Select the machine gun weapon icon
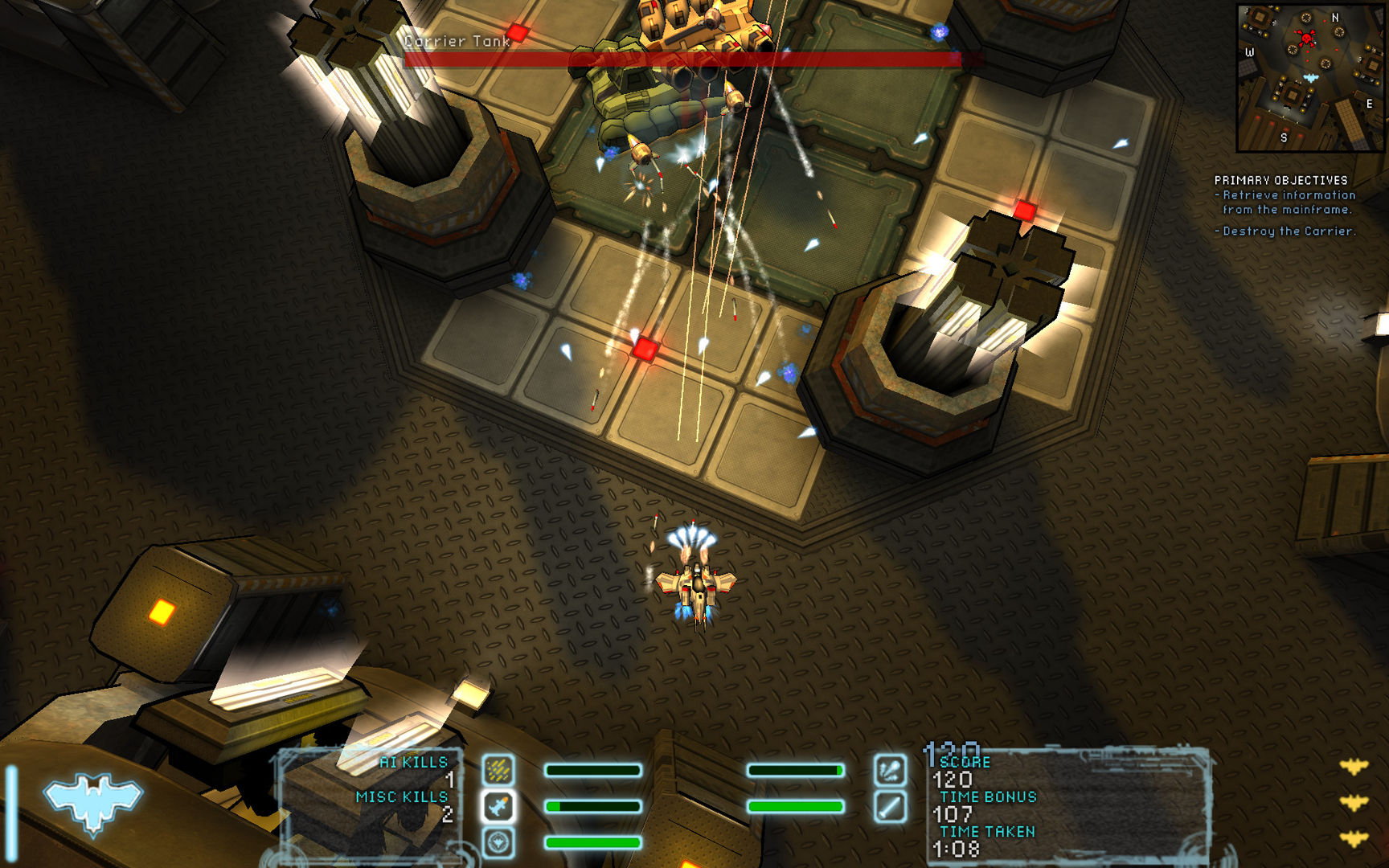Image resolution: width=1389 pixels, height=868 pixels. point(500,769)
